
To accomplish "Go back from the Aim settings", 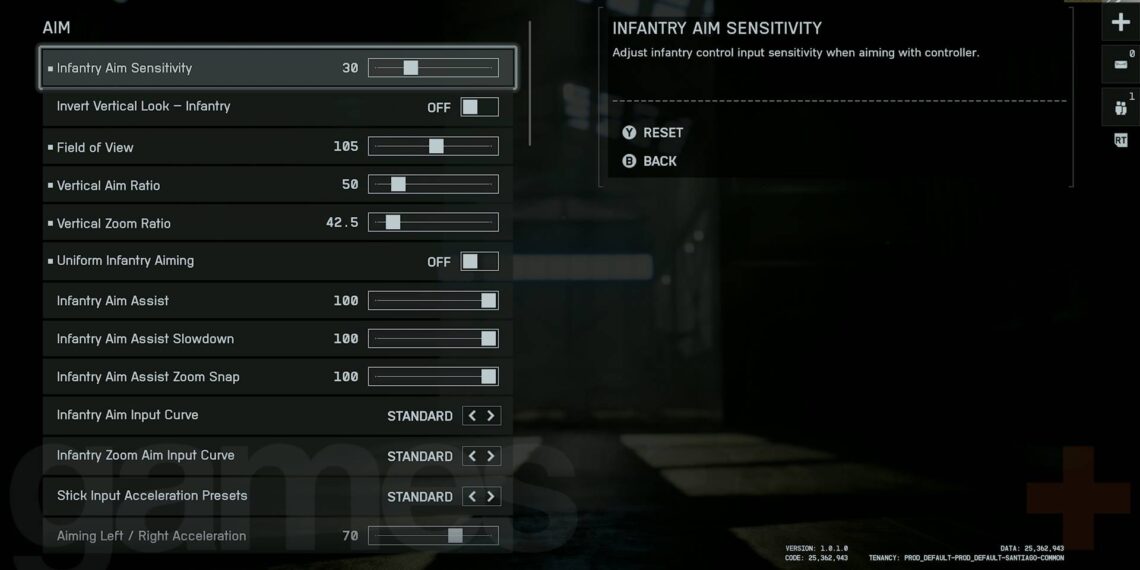I will (650, 161).
